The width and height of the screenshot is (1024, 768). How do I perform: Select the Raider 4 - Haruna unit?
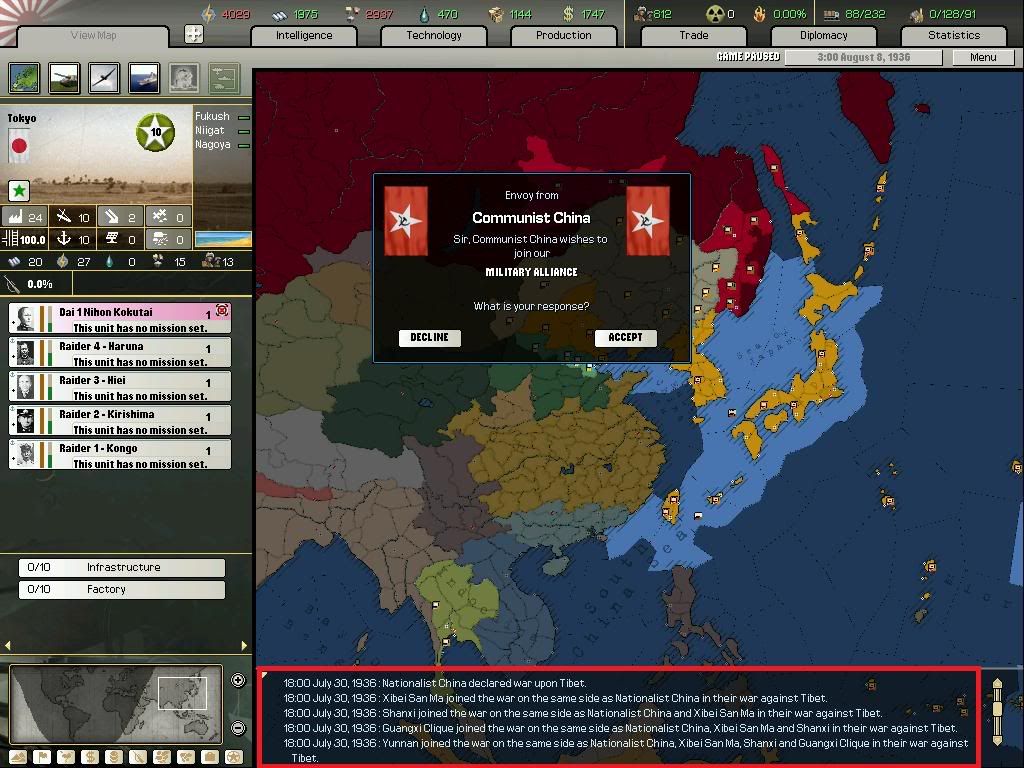pyautogui.click(x=120, y=352)
